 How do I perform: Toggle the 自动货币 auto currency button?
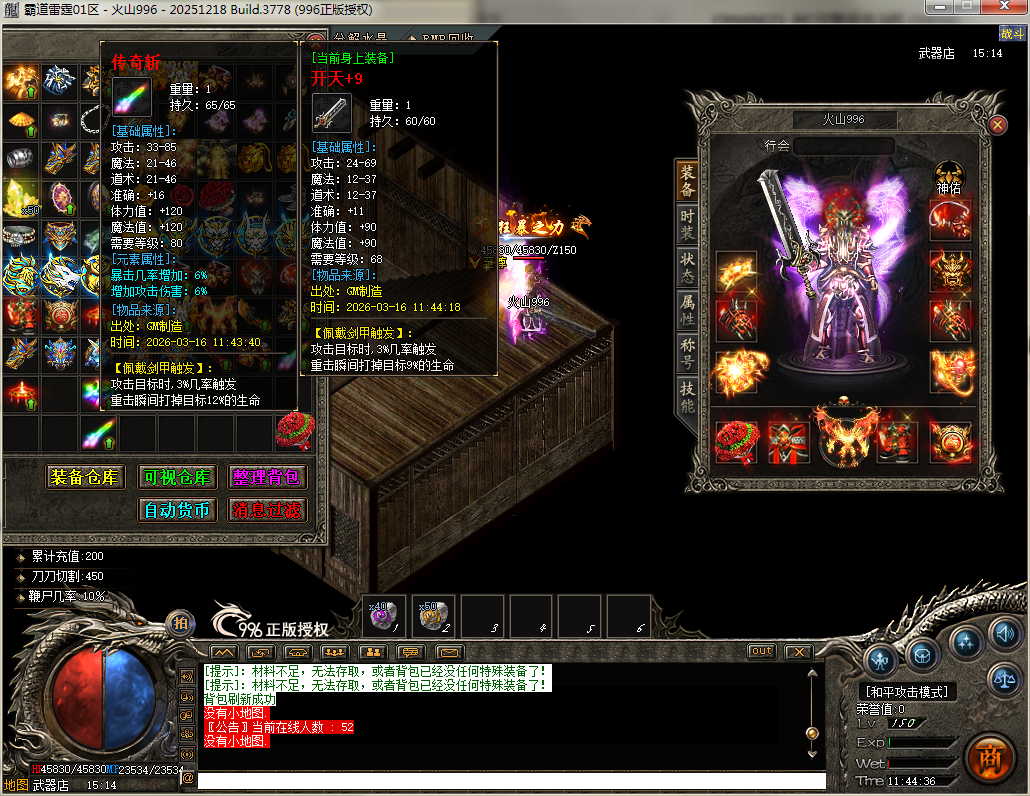[176, 510]
